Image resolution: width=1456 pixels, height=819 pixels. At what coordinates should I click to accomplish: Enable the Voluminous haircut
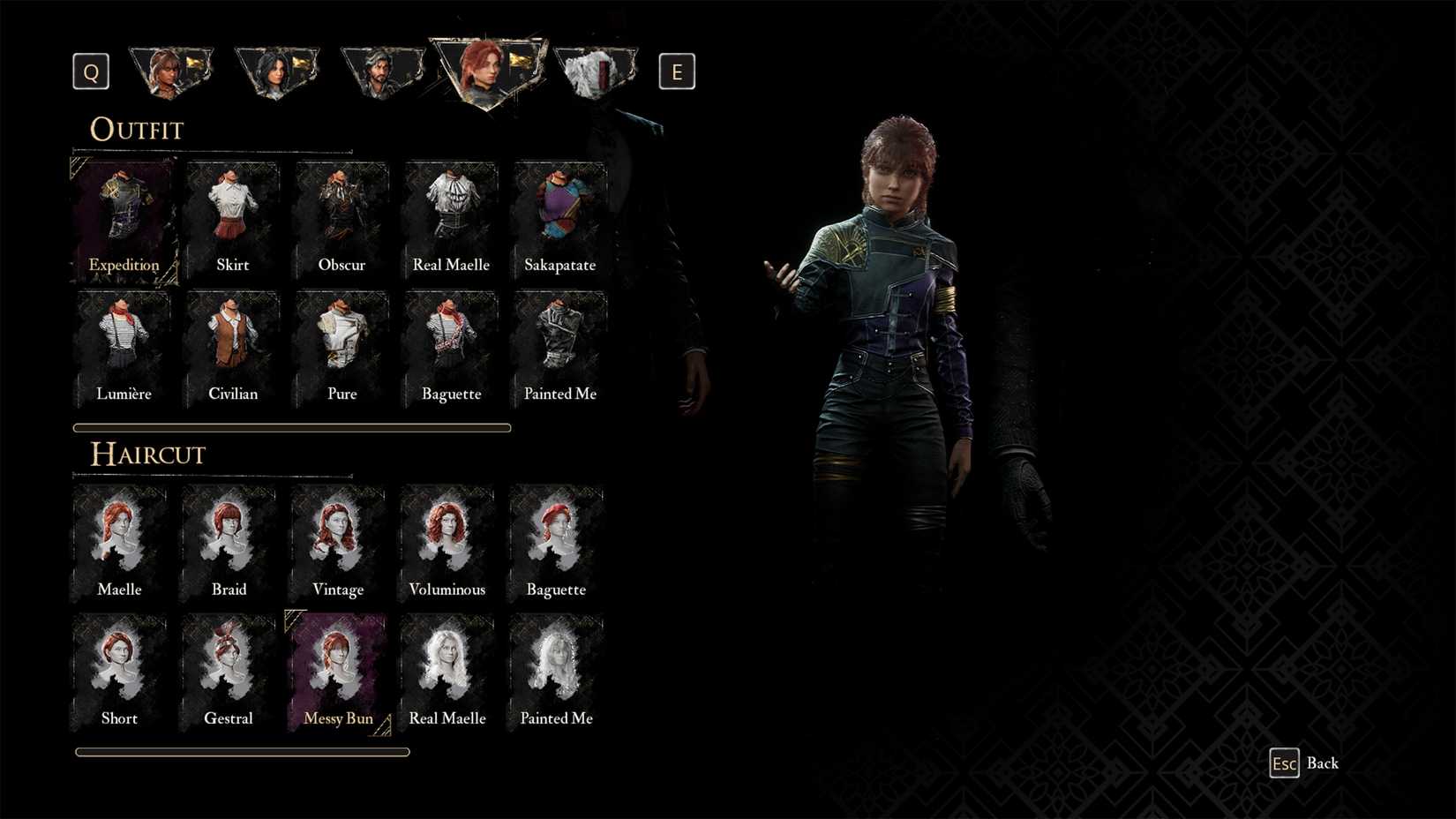point(447,540)
